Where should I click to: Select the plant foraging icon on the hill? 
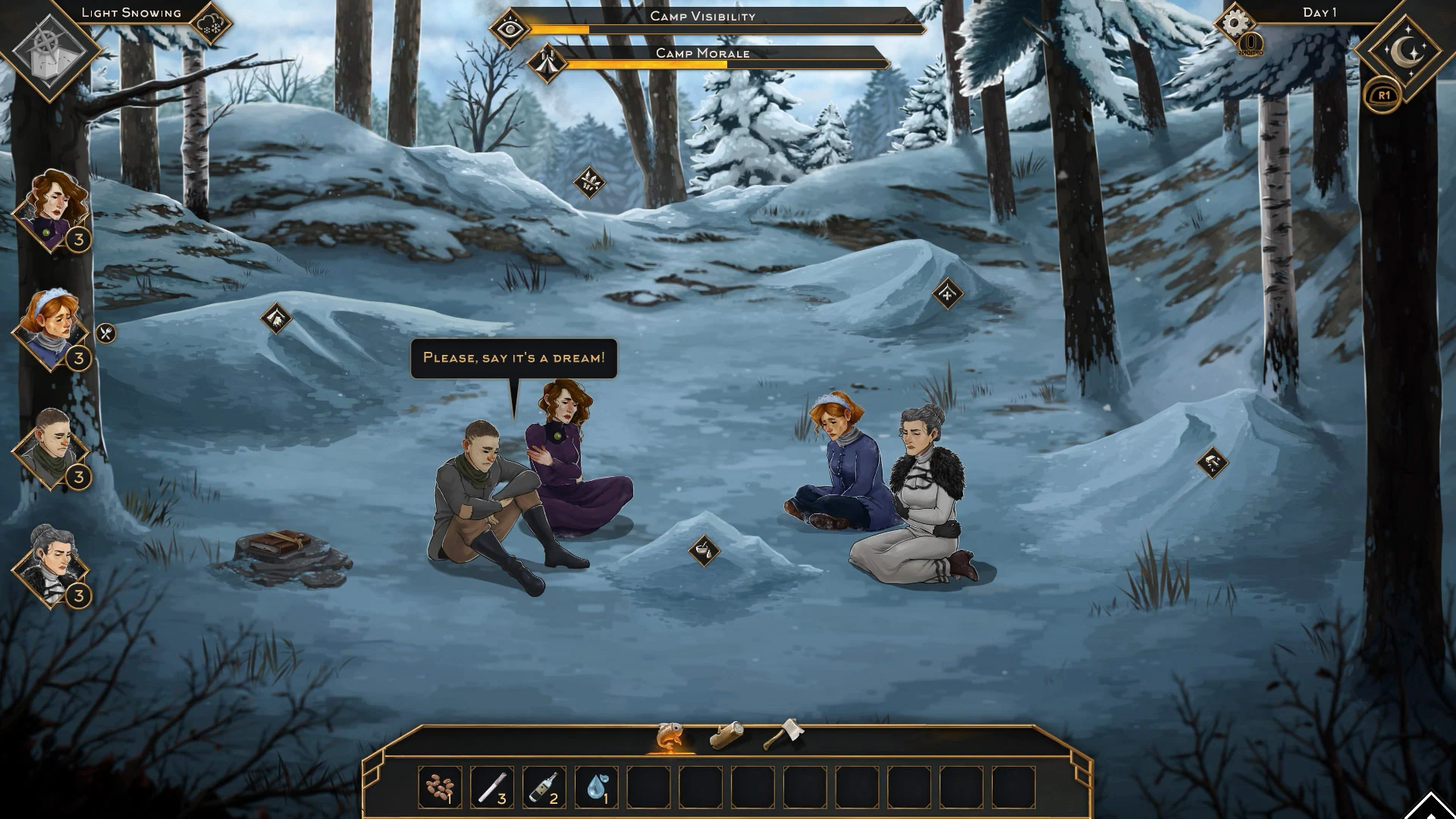(588, 180)
